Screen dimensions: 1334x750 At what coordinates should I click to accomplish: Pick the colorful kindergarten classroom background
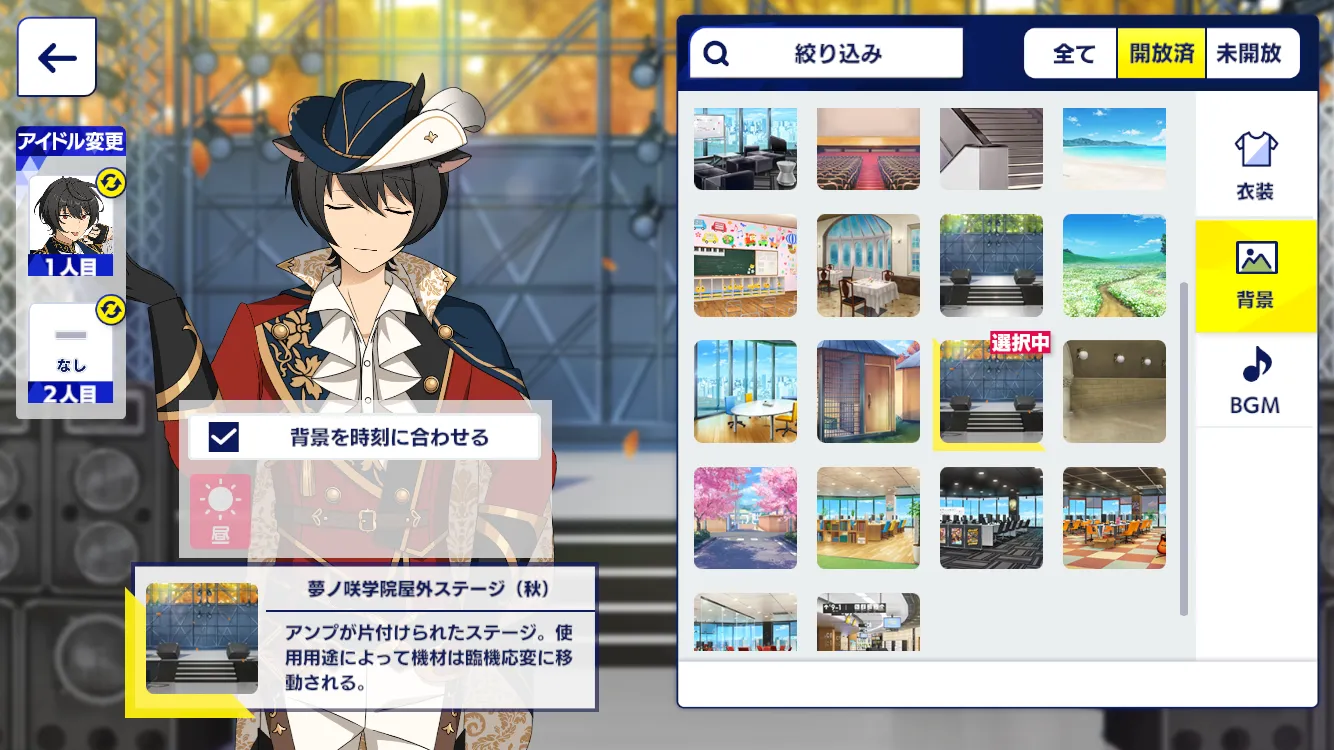[x=745, y=265]
